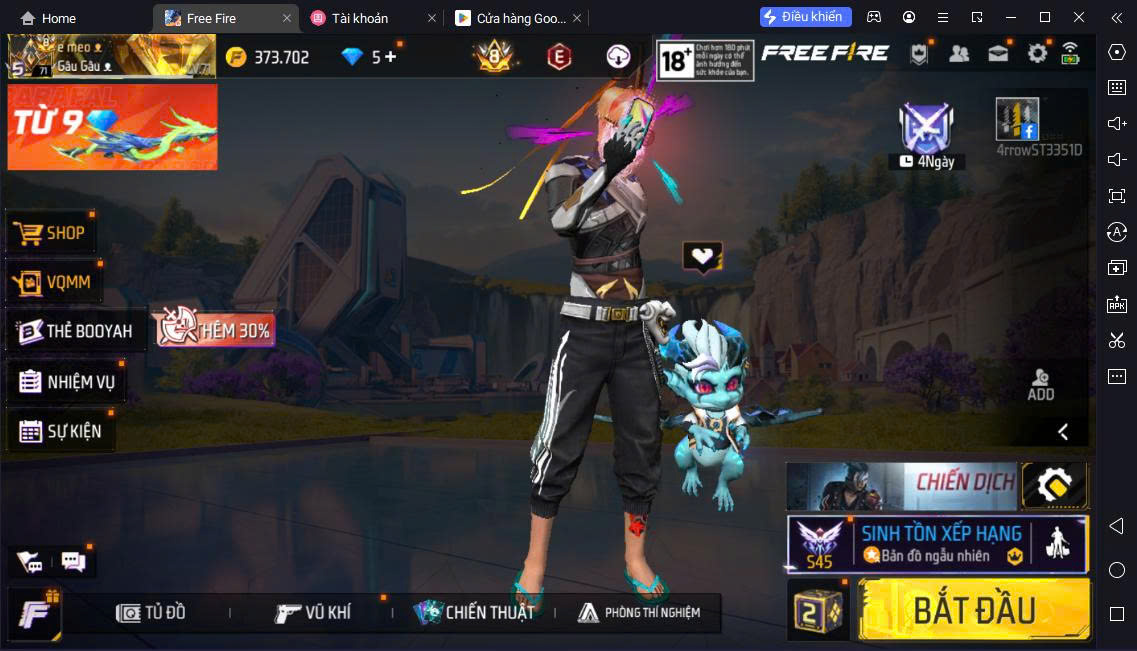
Task: Open the friends list icon
Action: pyautogui.click(x=959, y=54)
